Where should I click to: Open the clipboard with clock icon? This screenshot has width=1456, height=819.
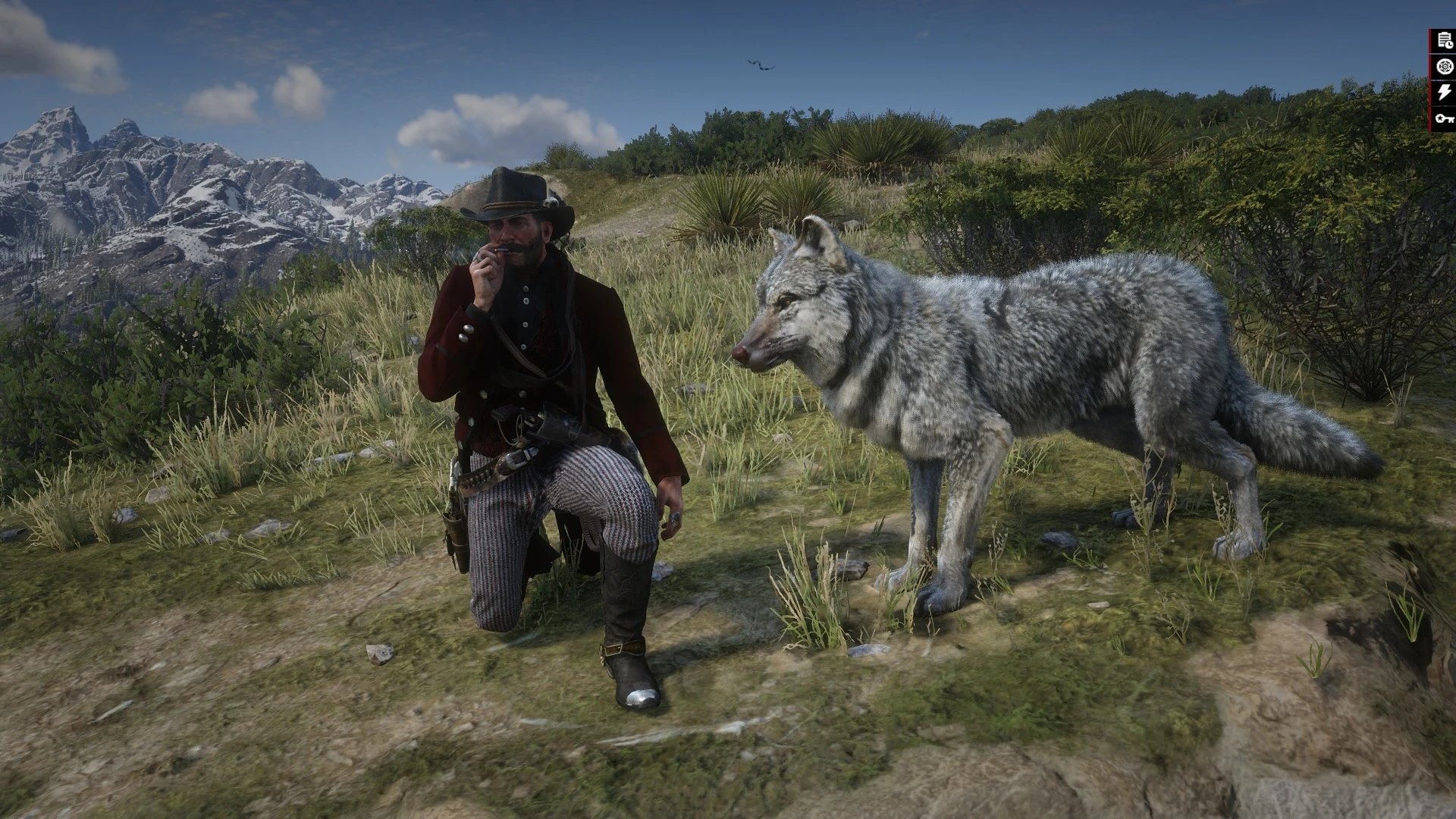point(1444,42)
